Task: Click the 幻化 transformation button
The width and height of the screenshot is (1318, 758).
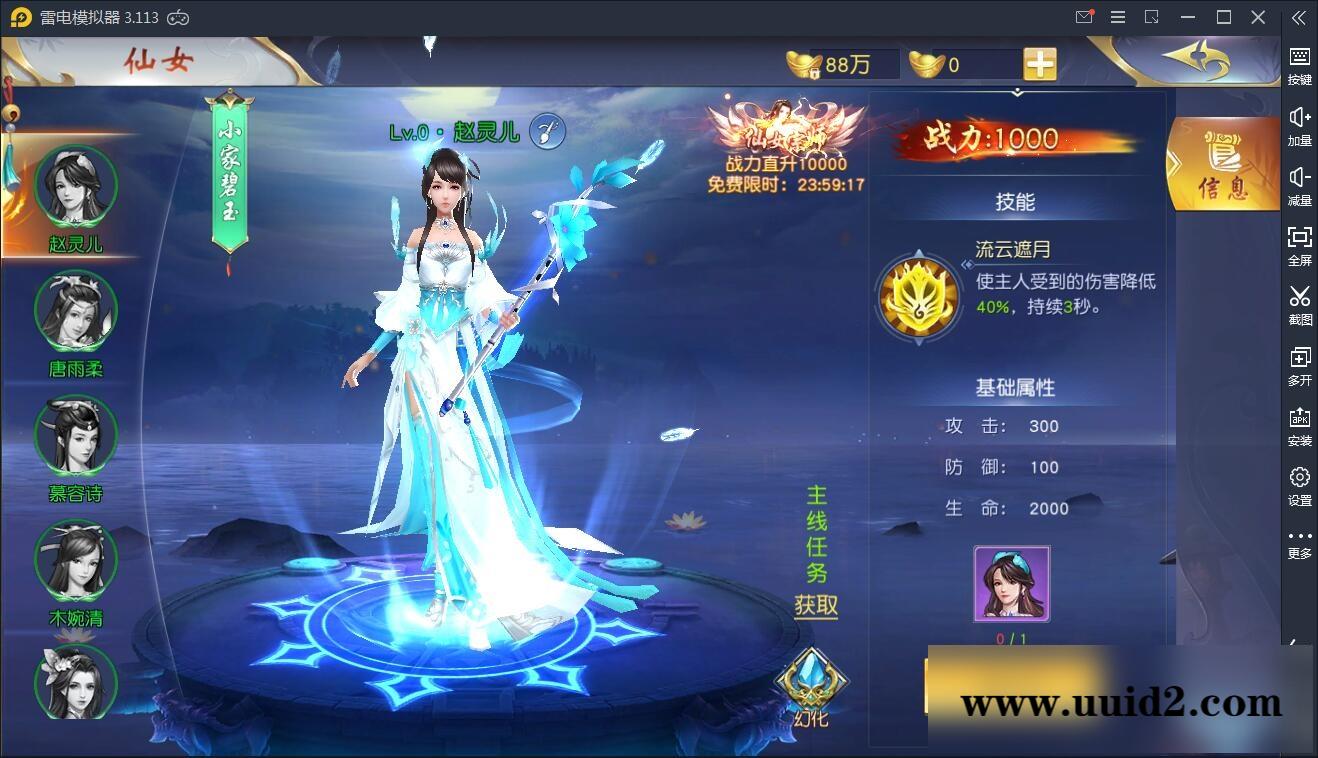Action: coord(812,685)
